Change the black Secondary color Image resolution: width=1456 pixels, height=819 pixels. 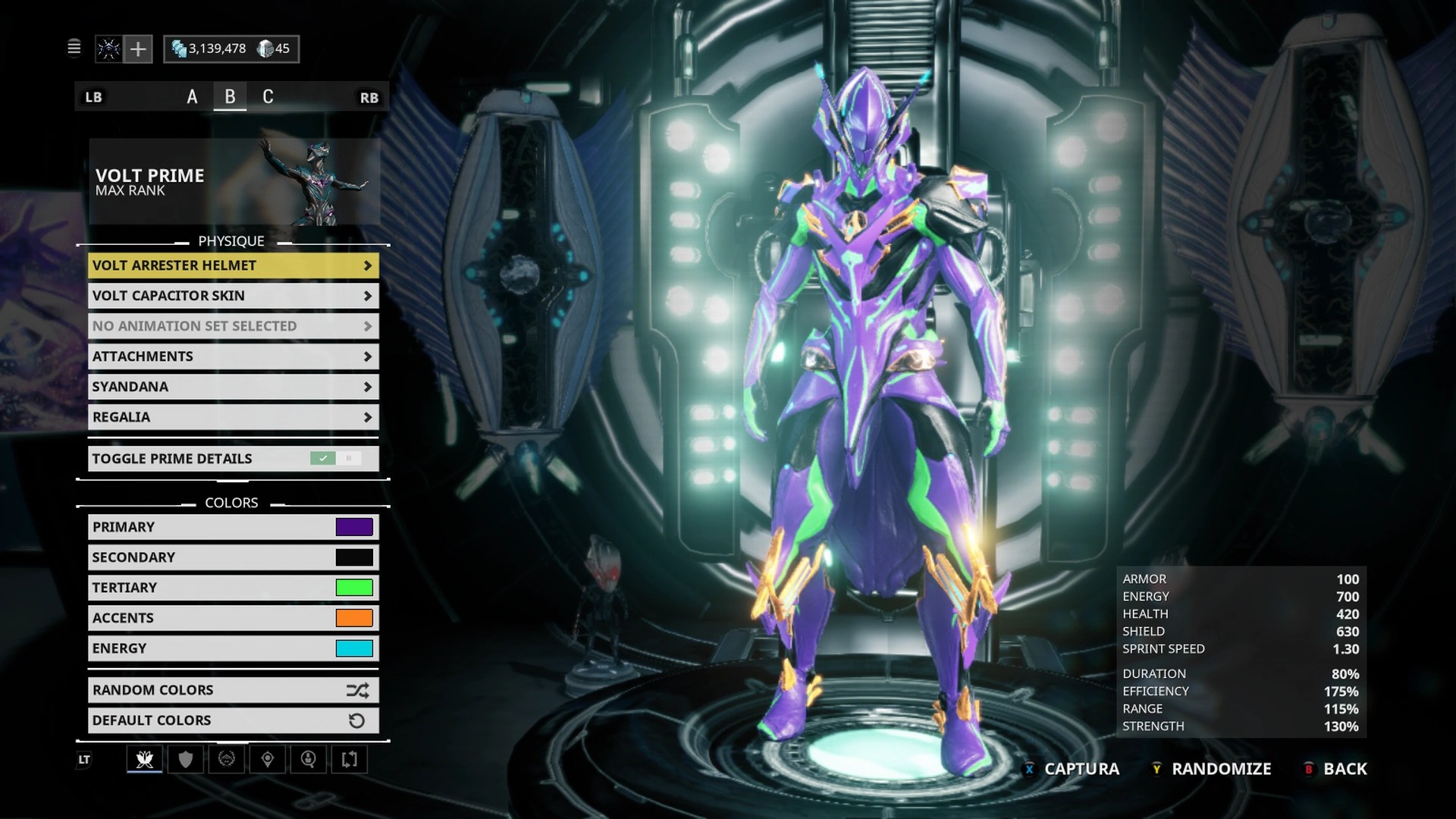pos(354,557)
